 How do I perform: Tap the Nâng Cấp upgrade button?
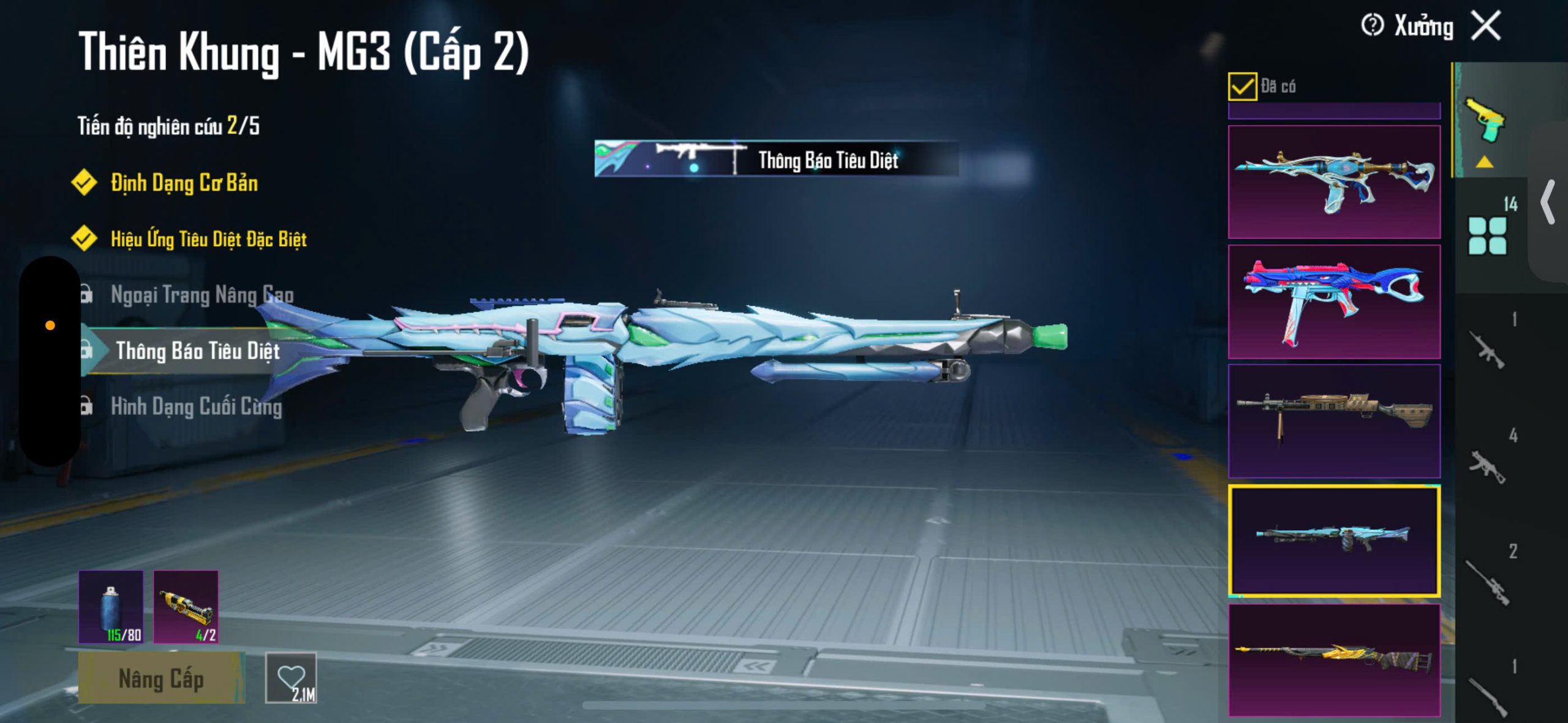(x=160, y=678)
